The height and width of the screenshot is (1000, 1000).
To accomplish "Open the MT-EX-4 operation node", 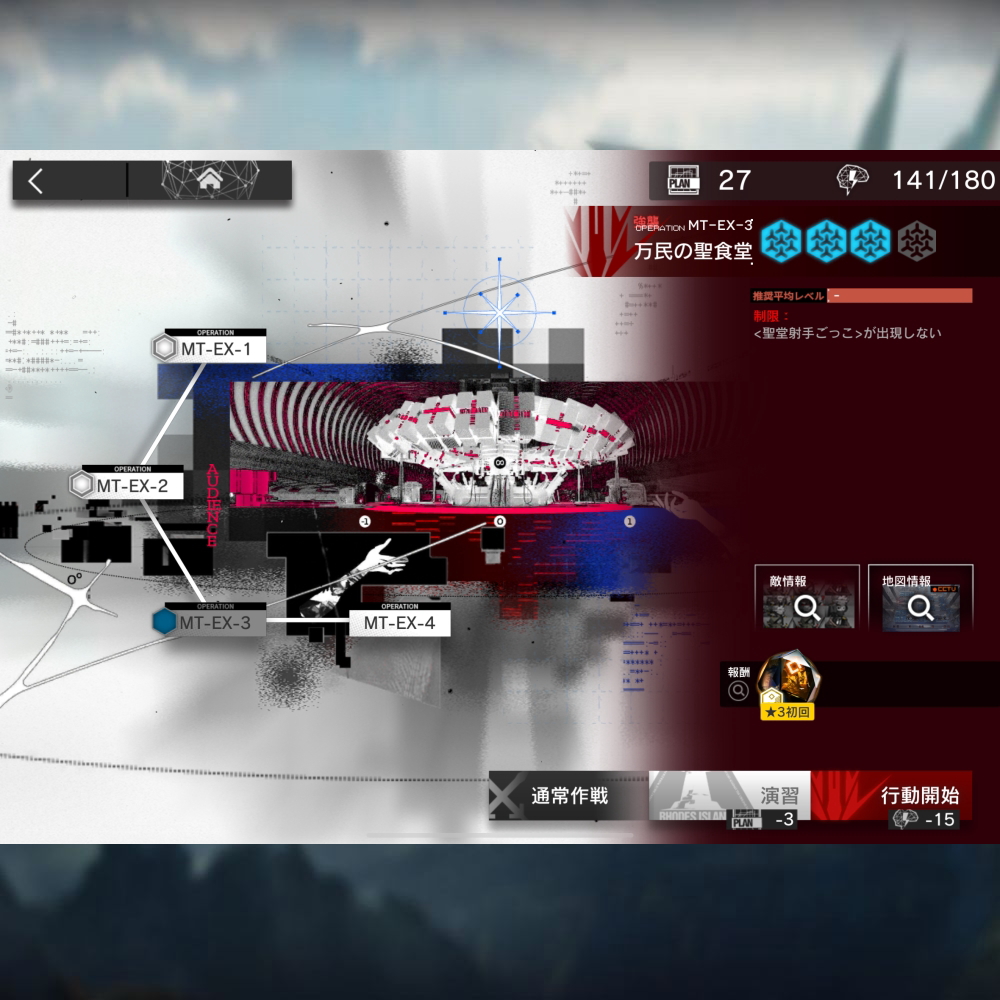I will tap(399, 622).
